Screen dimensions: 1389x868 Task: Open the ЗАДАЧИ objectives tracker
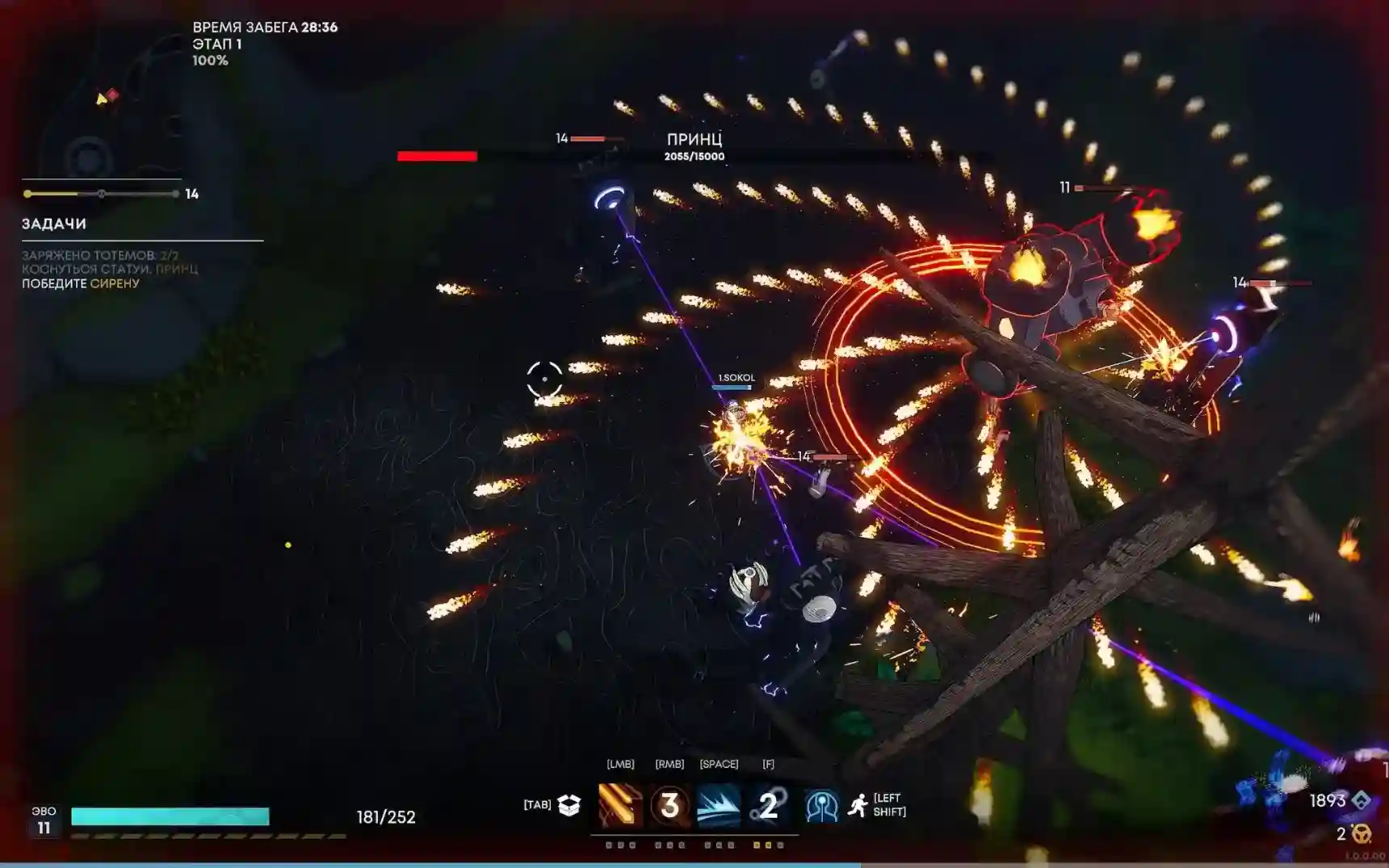(x=54, y=224)
